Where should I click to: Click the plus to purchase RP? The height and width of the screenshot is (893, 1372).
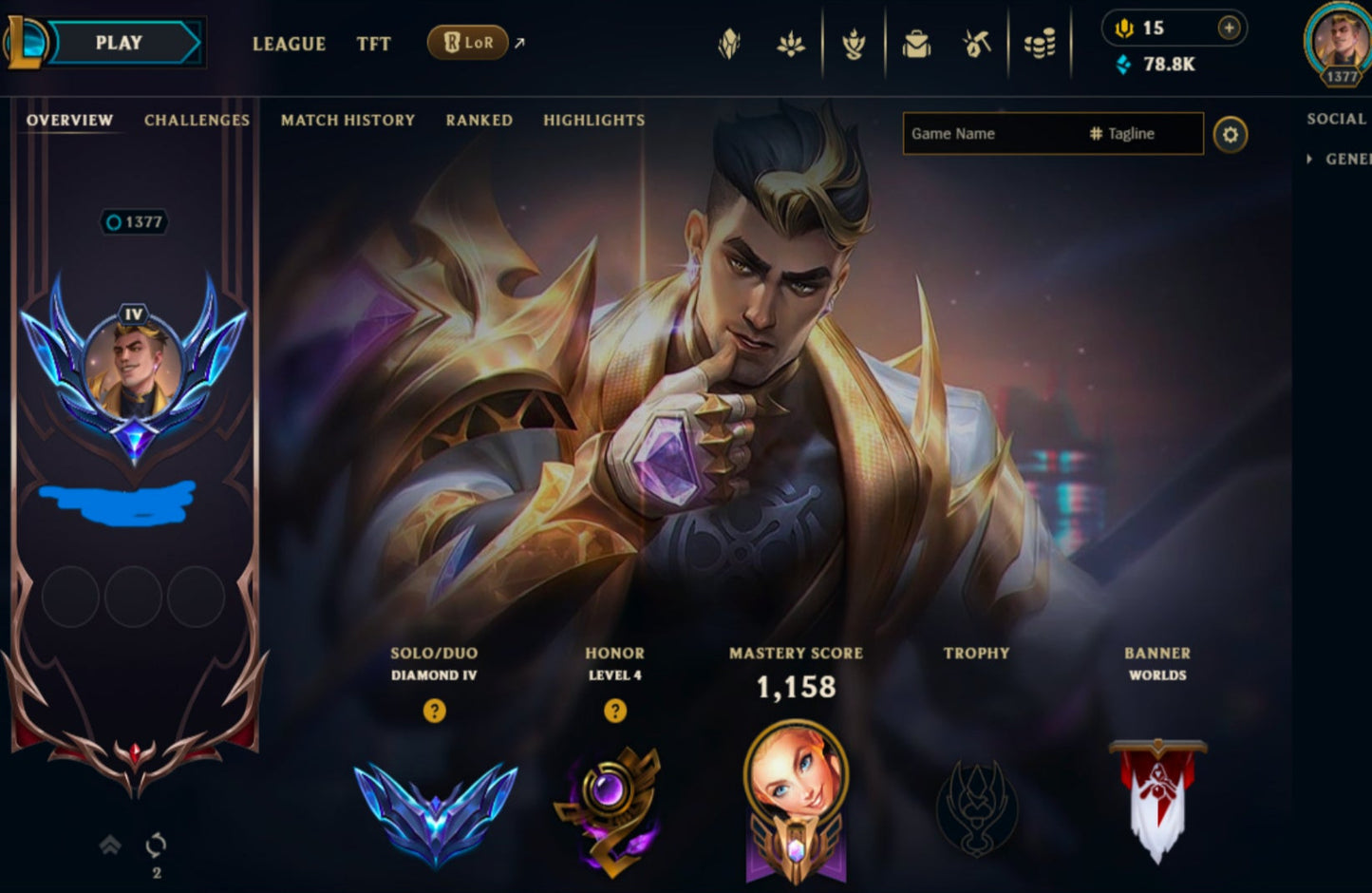point(1231,28)
